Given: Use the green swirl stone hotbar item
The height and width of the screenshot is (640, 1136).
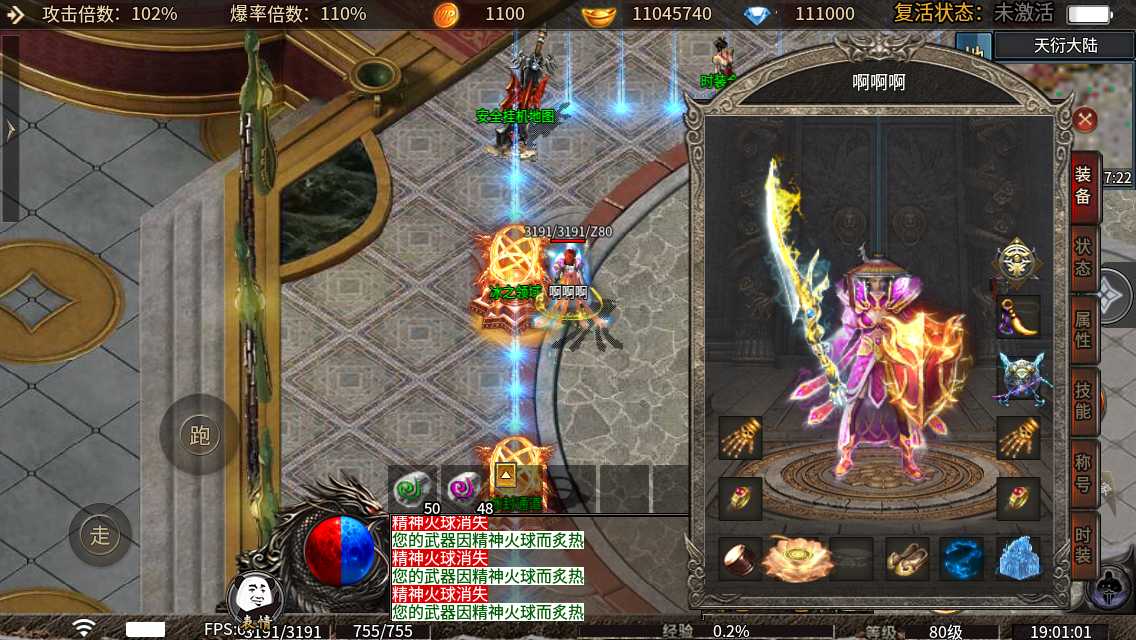Looking at the screenshot, I should click(x=410, y=489).
